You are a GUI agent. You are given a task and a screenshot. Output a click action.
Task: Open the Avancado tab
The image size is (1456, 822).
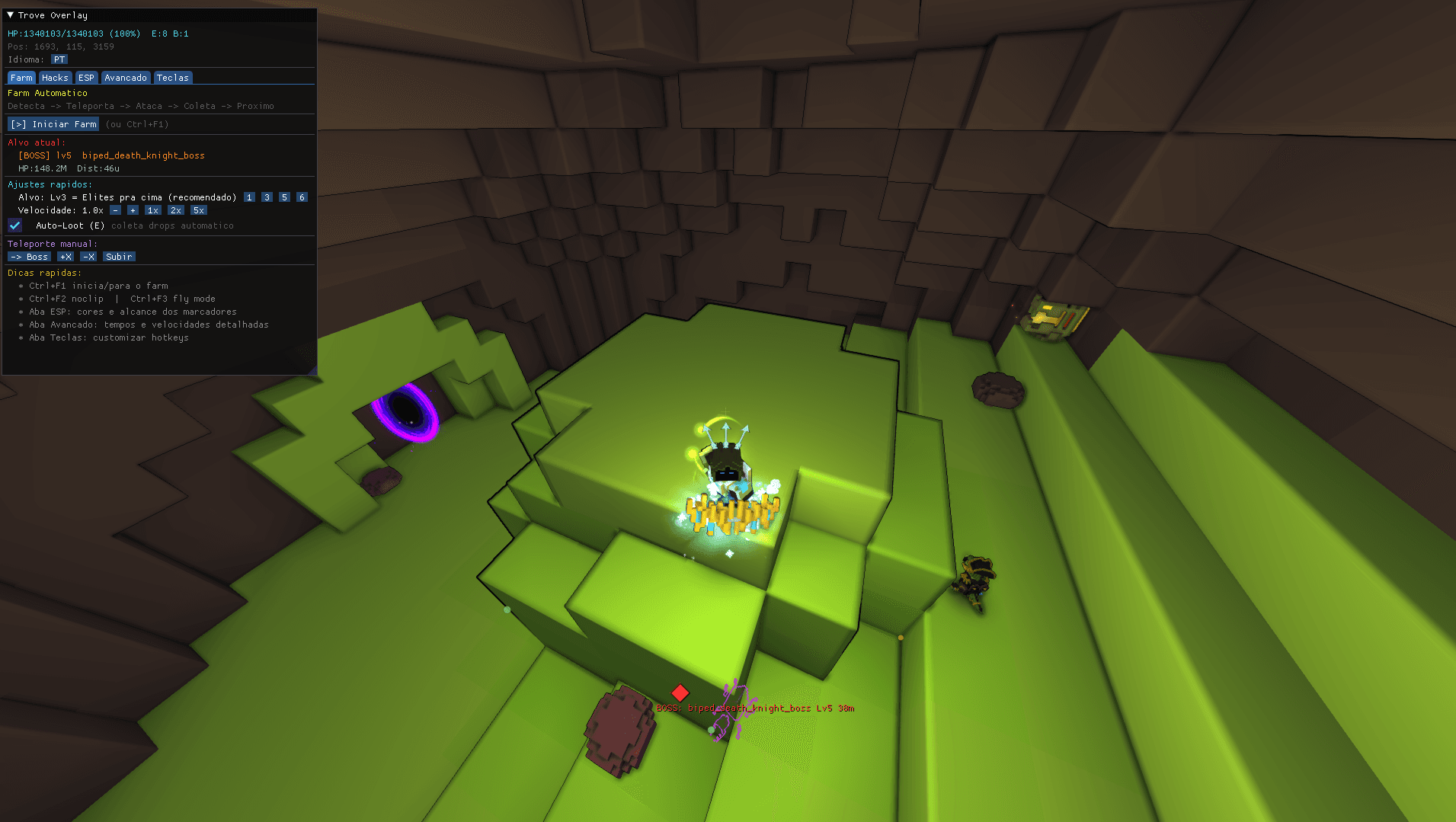click(x=125, y=77)
